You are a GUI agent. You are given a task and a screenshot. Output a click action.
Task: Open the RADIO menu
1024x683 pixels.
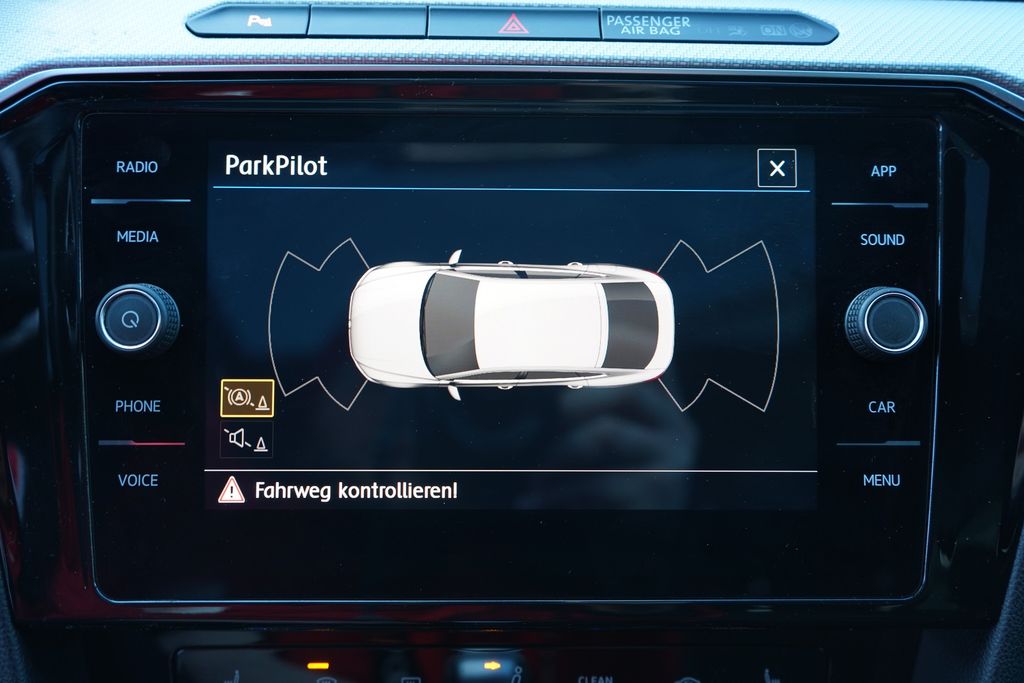point(137,167)
